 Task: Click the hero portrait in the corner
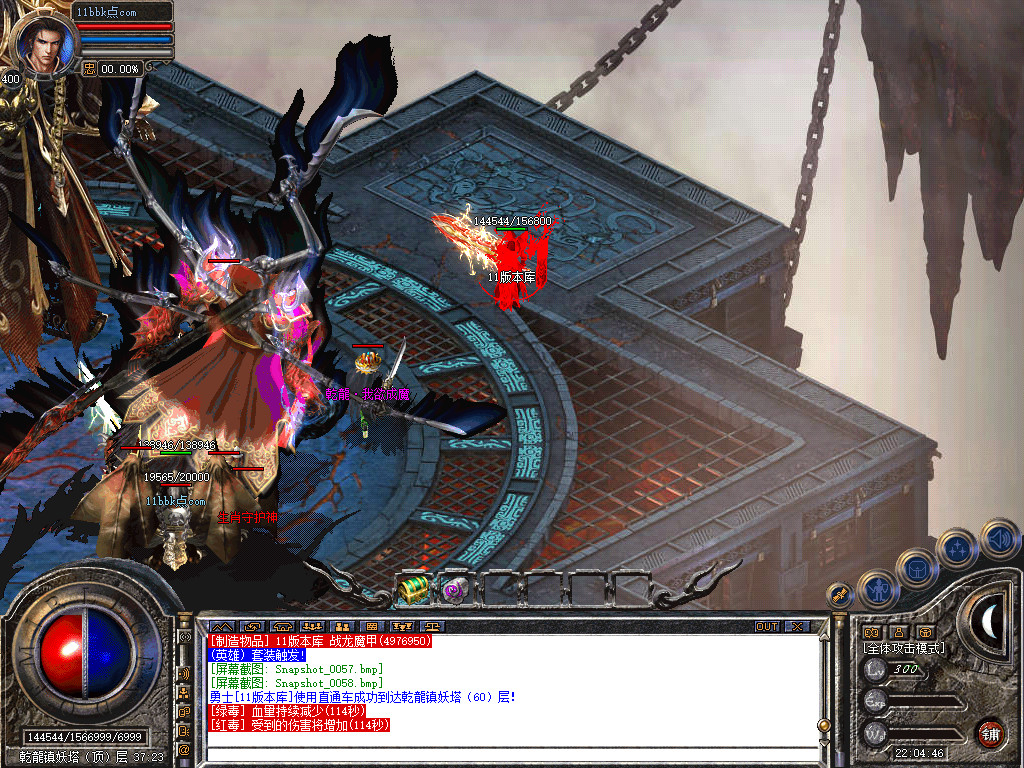45,42
